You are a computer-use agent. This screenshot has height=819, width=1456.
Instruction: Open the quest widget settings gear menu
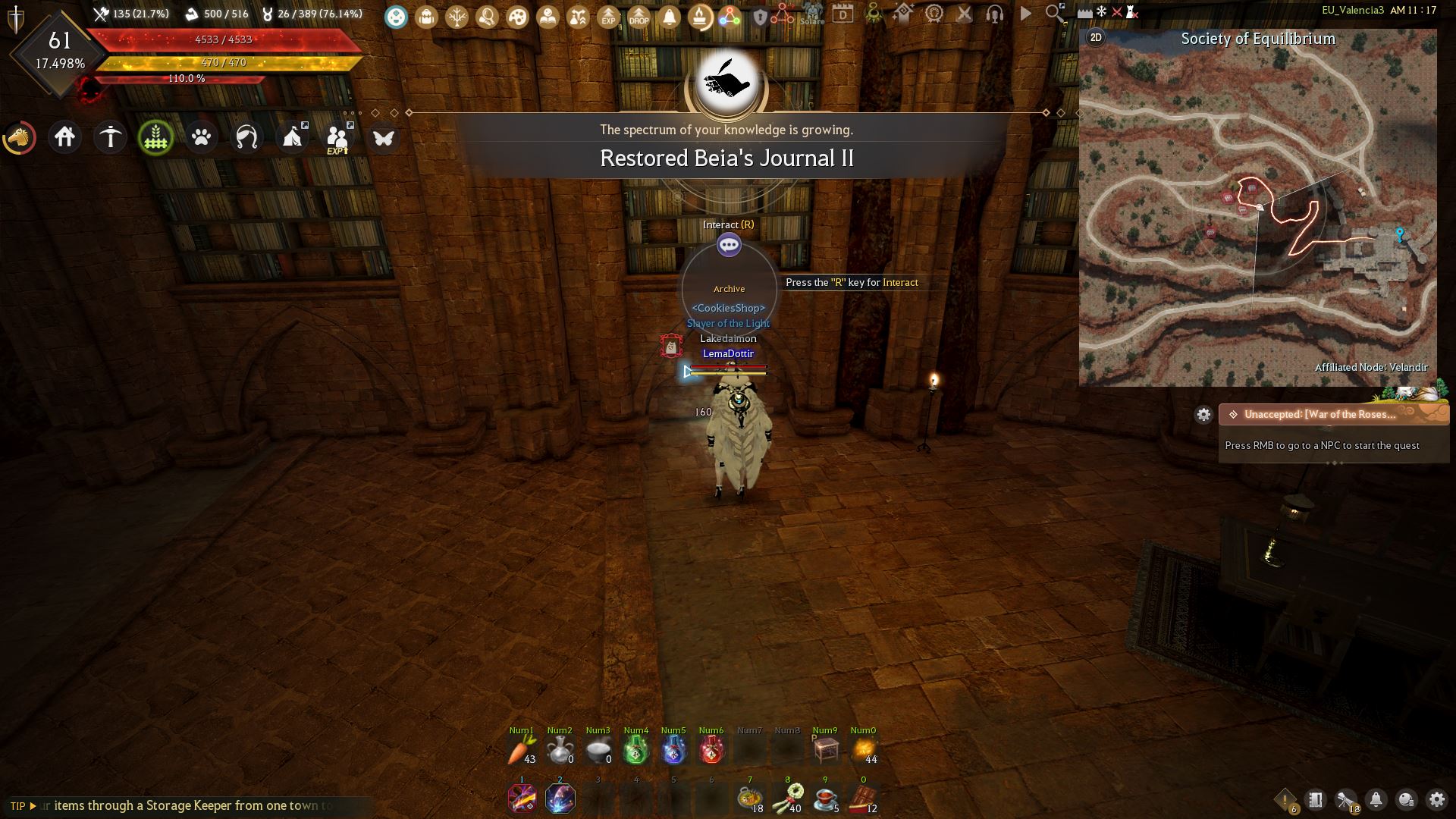coord(1205,415)
